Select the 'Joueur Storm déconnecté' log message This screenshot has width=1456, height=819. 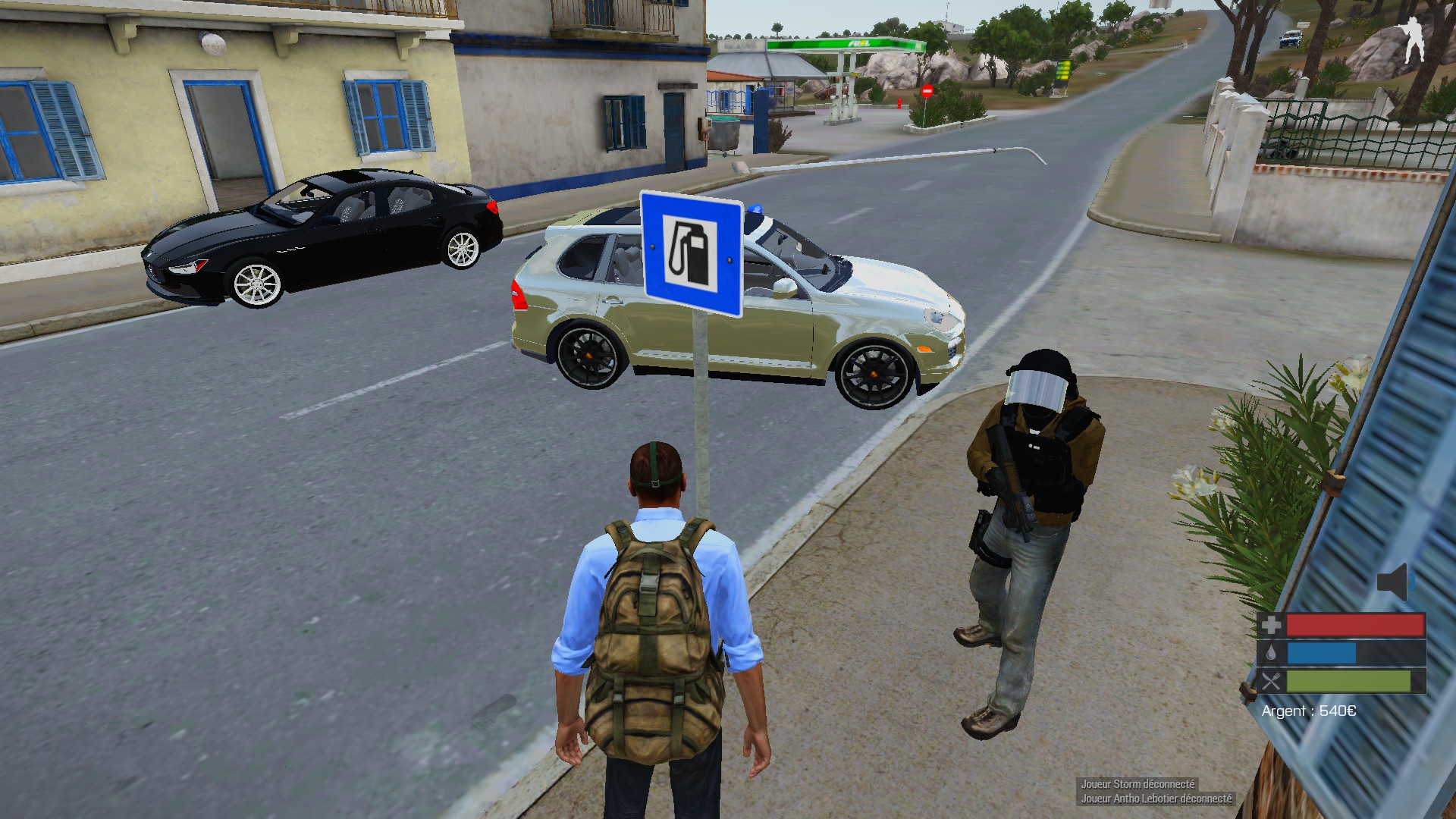(x=1137, y=784)
